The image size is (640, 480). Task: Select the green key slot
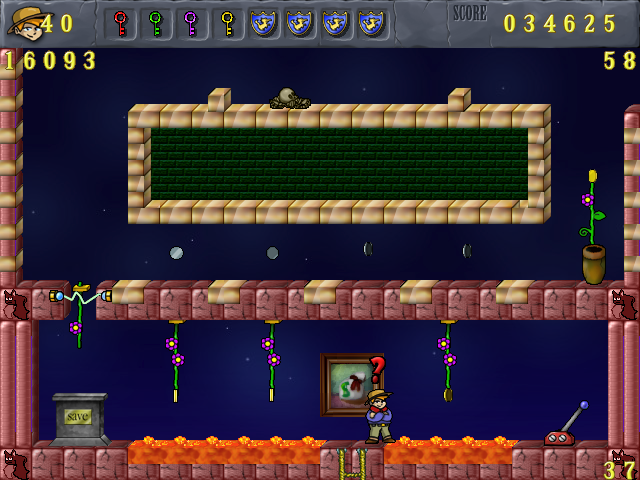coord(156,23)
